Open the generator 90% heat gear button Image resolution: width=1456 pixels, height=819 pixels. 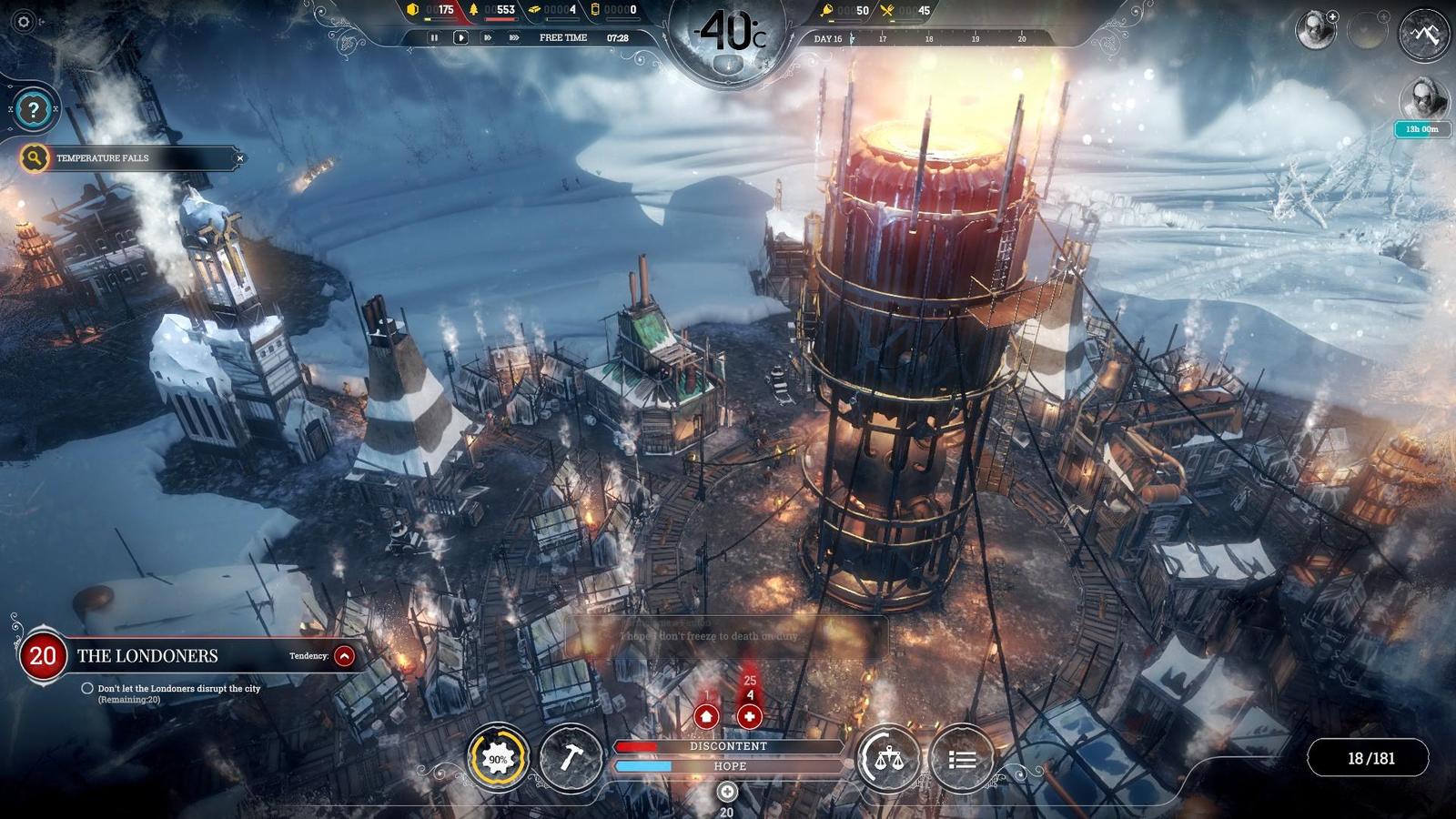[x=498, y=758]
